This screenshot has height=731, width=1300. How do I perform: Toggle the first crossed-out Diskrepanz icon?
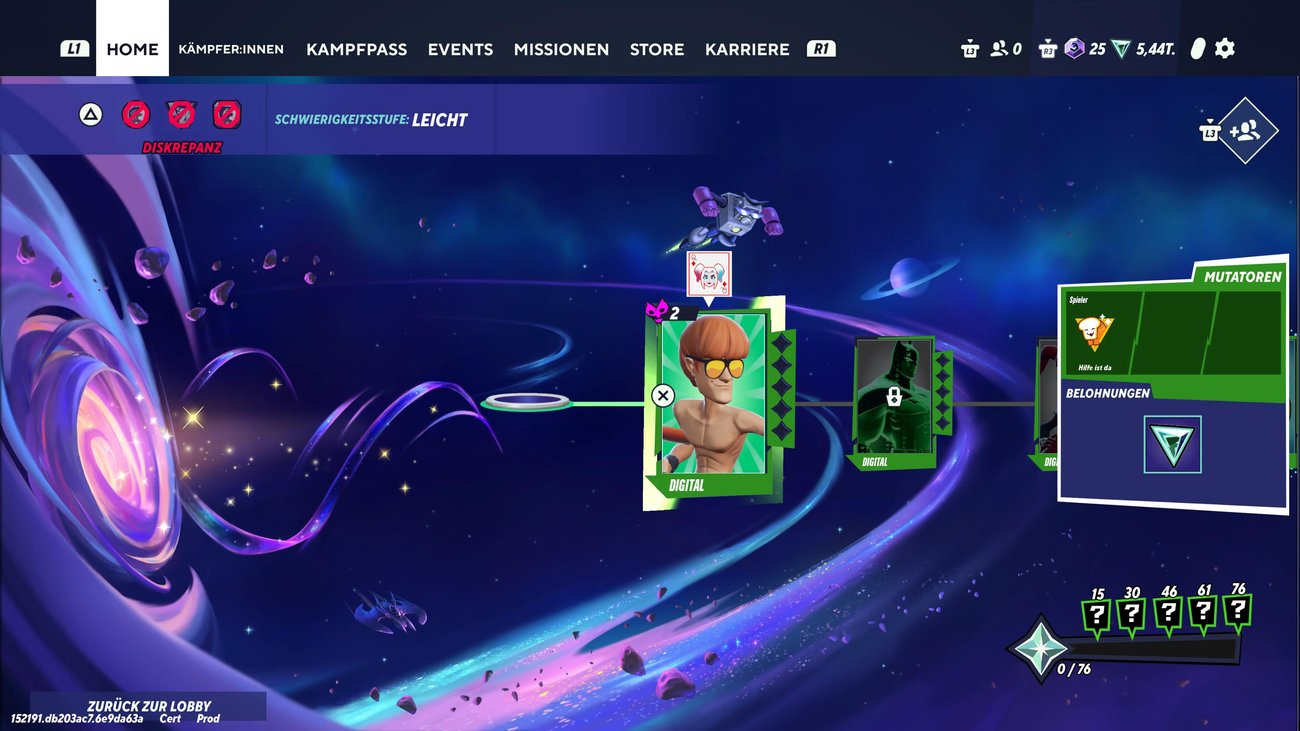pos(135,113)
